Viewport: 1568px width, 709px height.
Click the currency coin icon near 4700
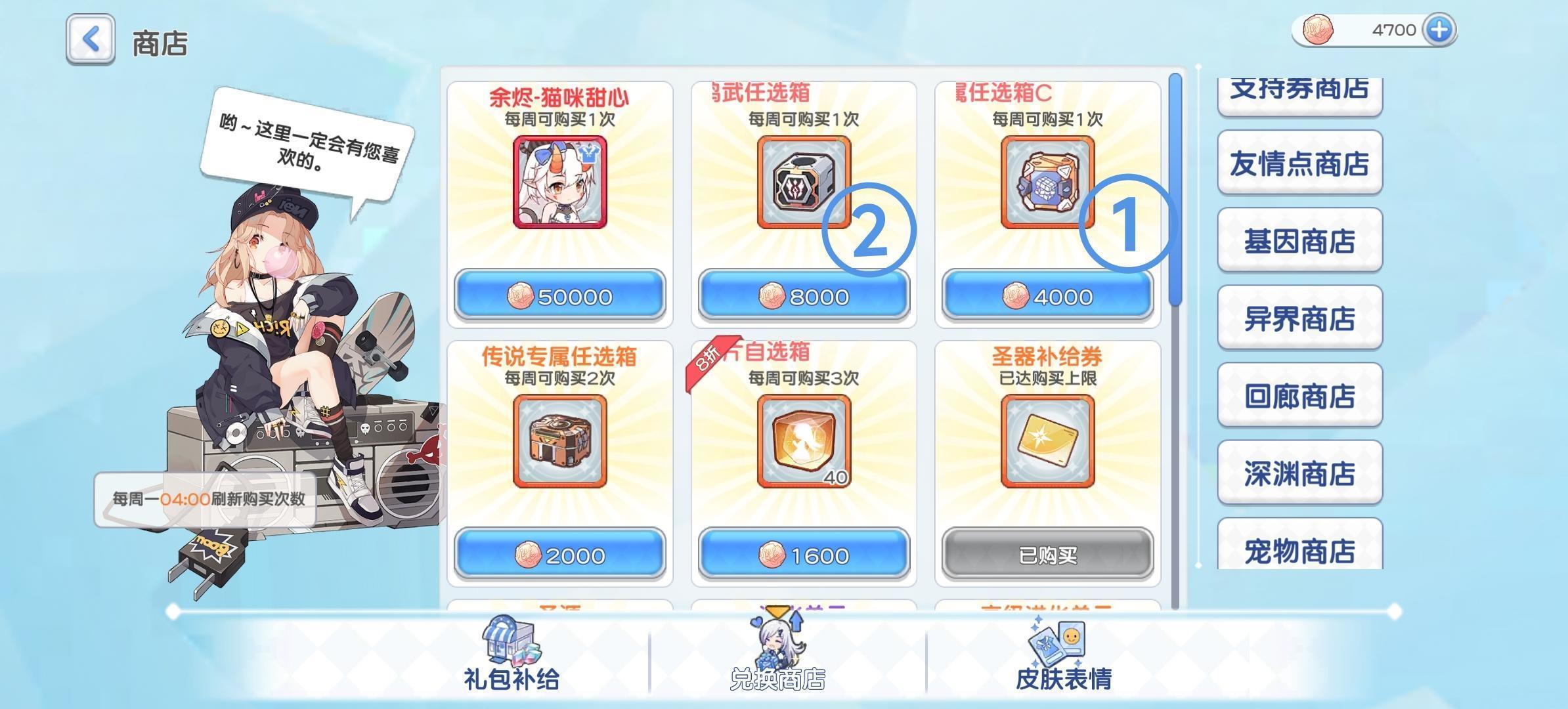1318,29
